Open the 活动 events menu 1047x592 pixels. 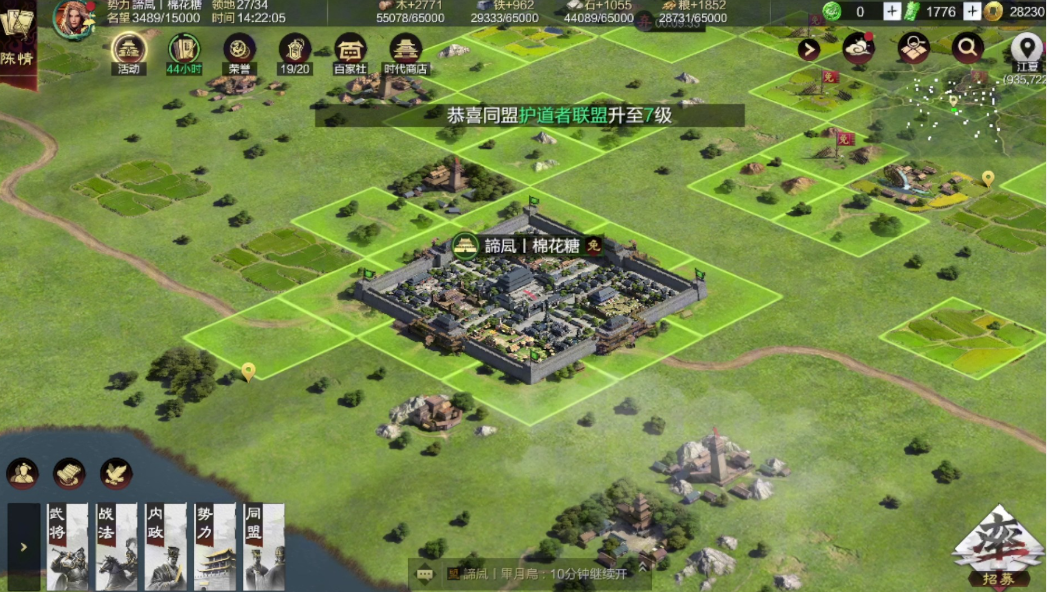pyautogui.click(x=129, y=50)
